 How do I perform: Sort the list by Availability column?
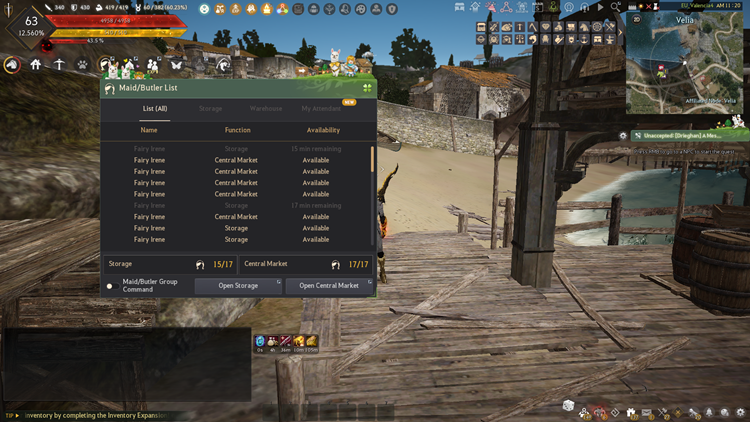pos(323,130)
